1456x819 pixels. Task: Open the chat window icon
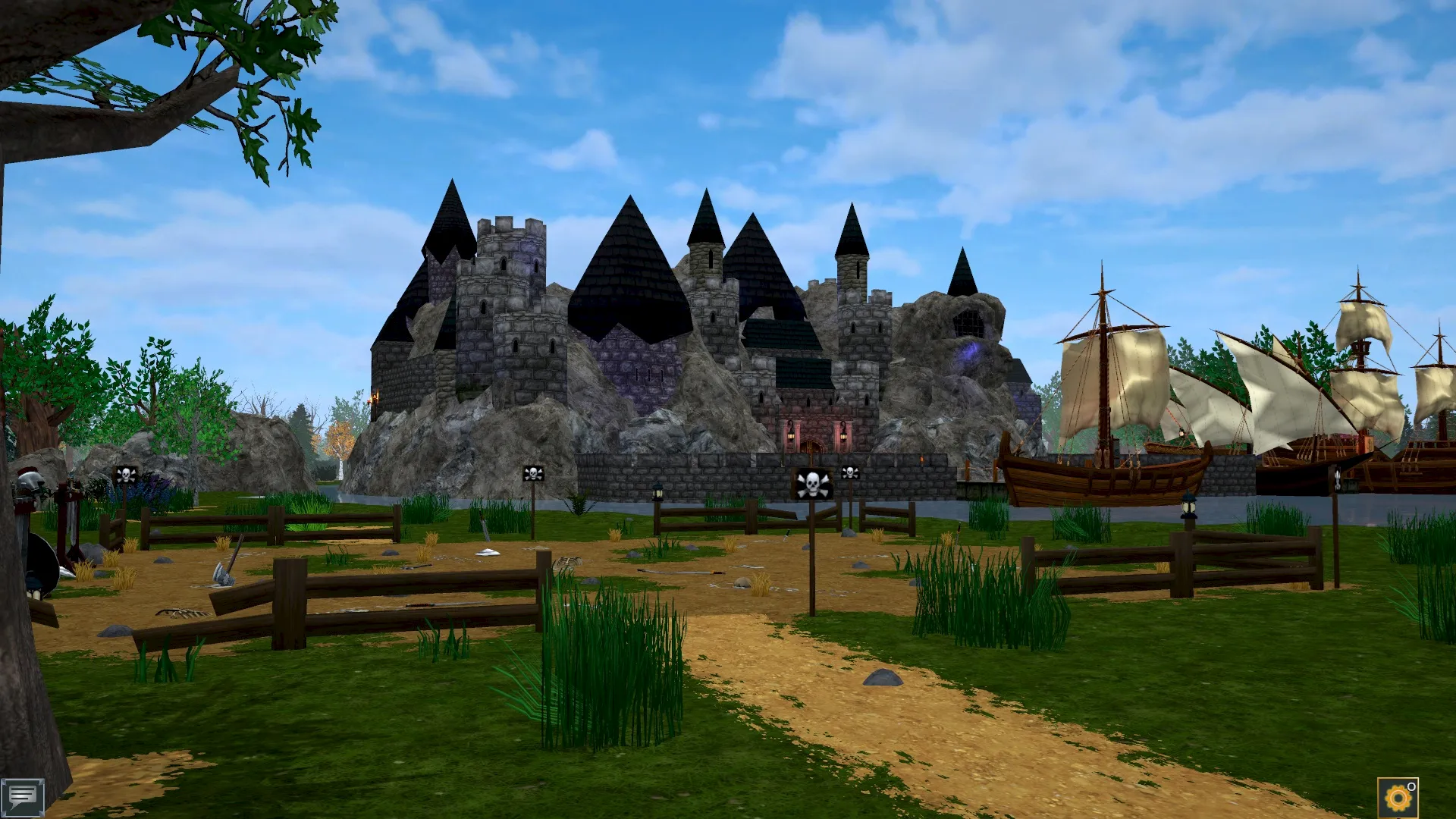[x=22, y=797]
